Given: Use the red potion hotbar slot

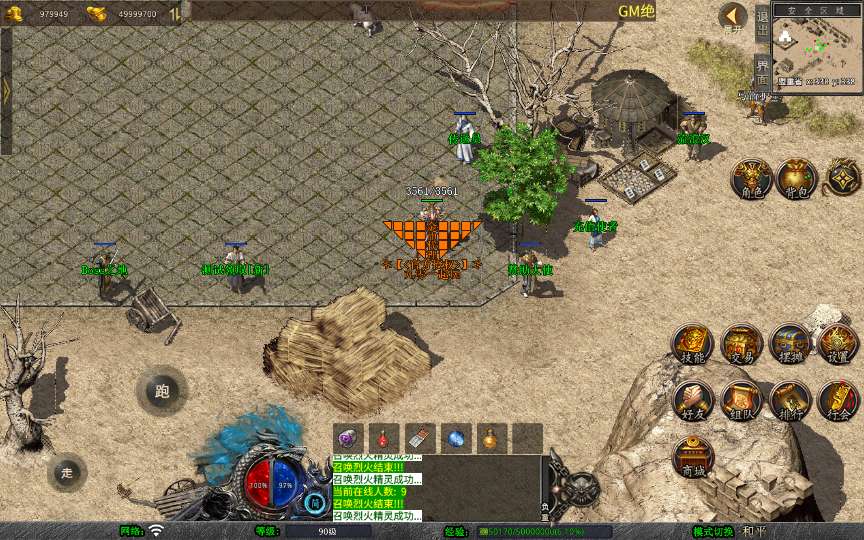Looking at the screenshot, I should click(x=385, y=438).
